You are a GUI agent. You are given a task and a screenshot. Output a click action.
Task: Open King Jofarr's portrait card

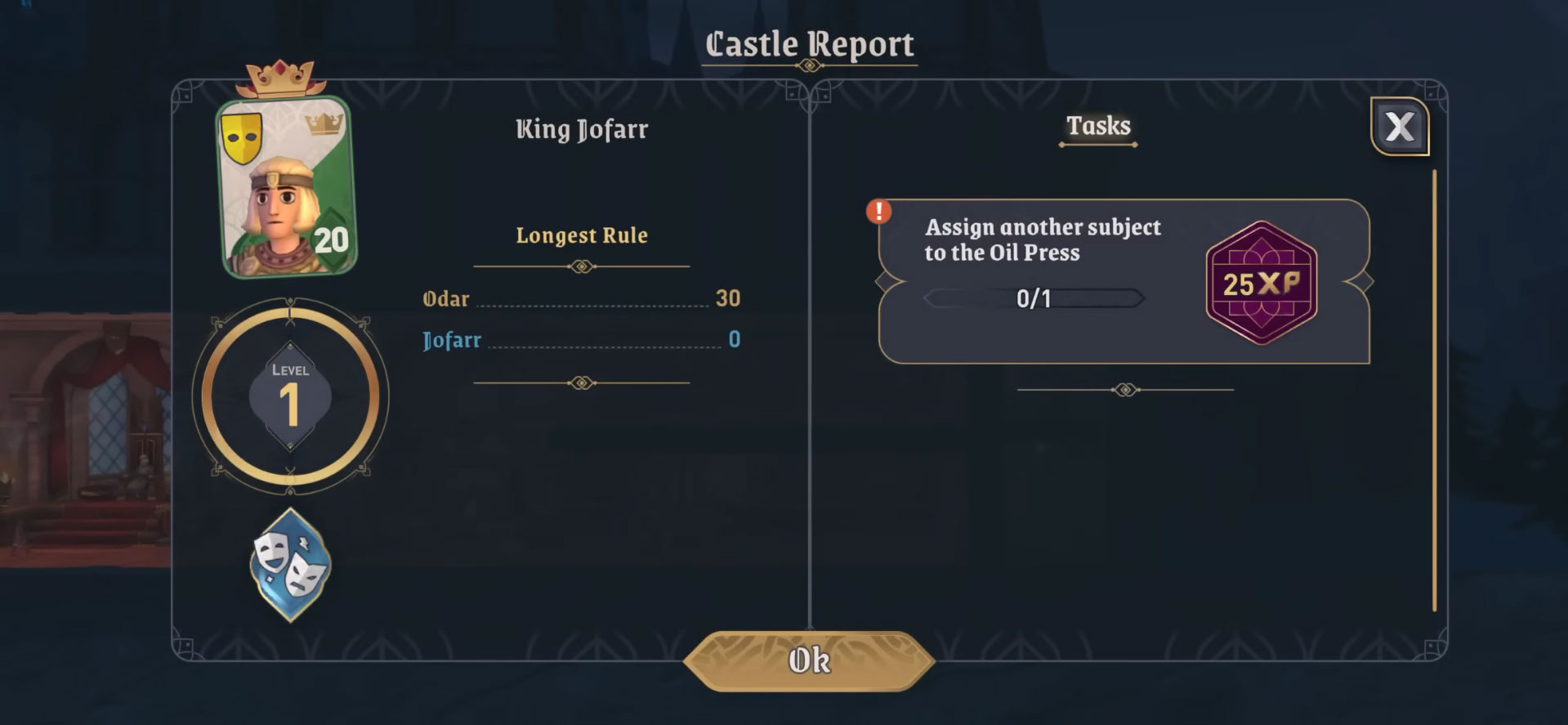pyautogui.click(x=286, y=188)
